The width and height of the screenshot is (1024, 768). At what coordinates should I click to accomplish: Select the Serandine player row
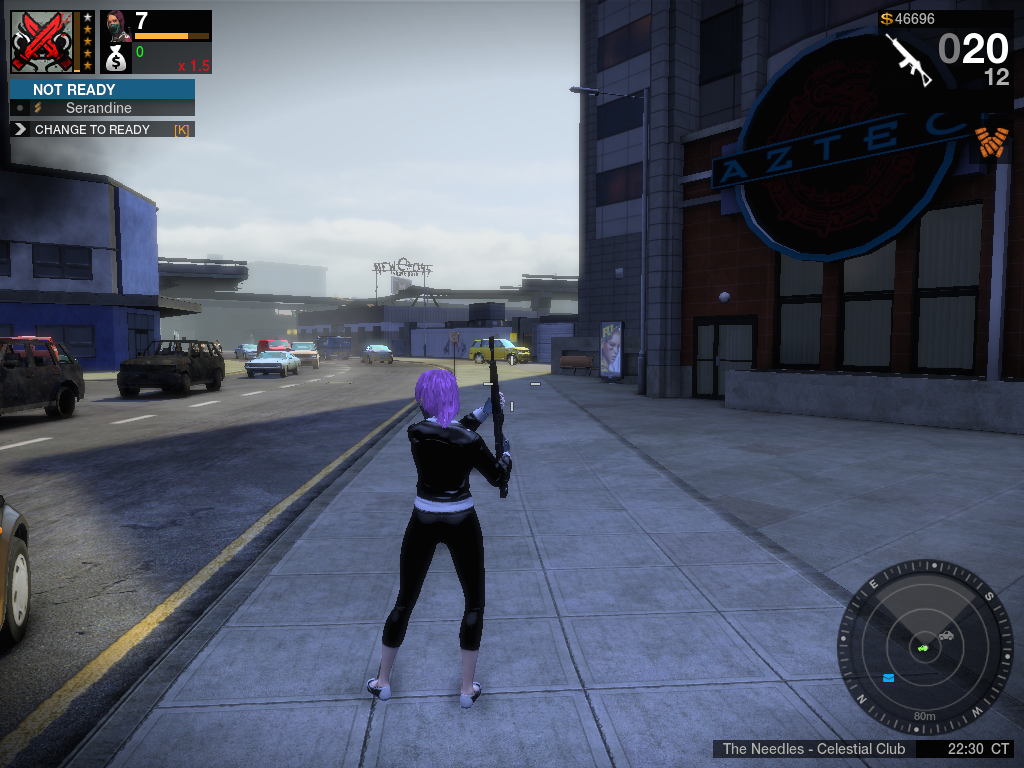[x=101, y=108]
